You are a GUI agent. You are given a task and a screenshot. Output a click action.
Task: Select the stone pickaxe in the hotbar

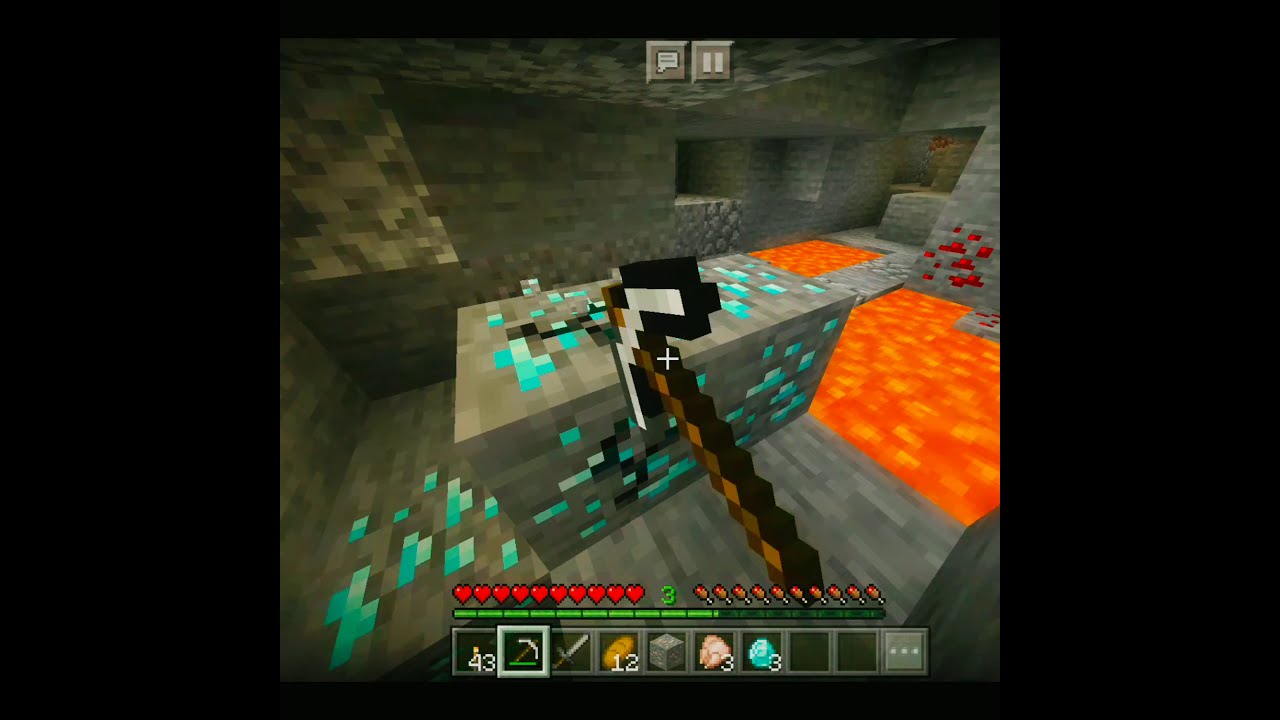pyautogui.click(x=524, y=650)
